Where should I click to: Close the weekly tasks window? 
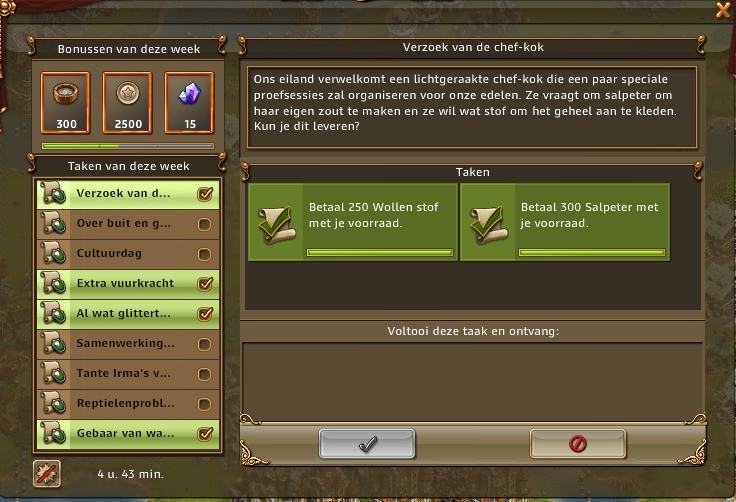723,10
